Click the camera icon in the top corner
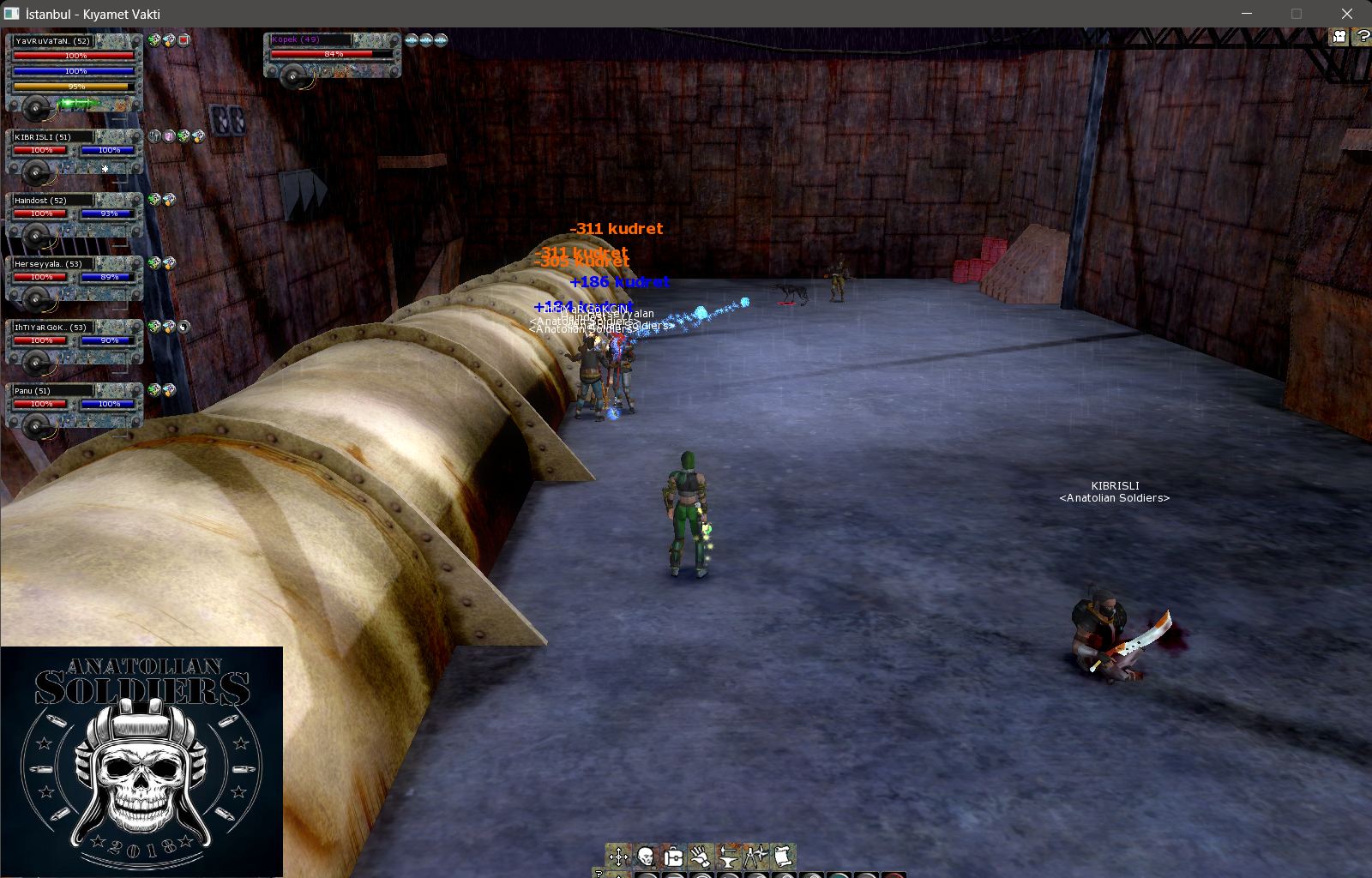This screenshot has height=878, width=1372. click(x=1339, y=36)
